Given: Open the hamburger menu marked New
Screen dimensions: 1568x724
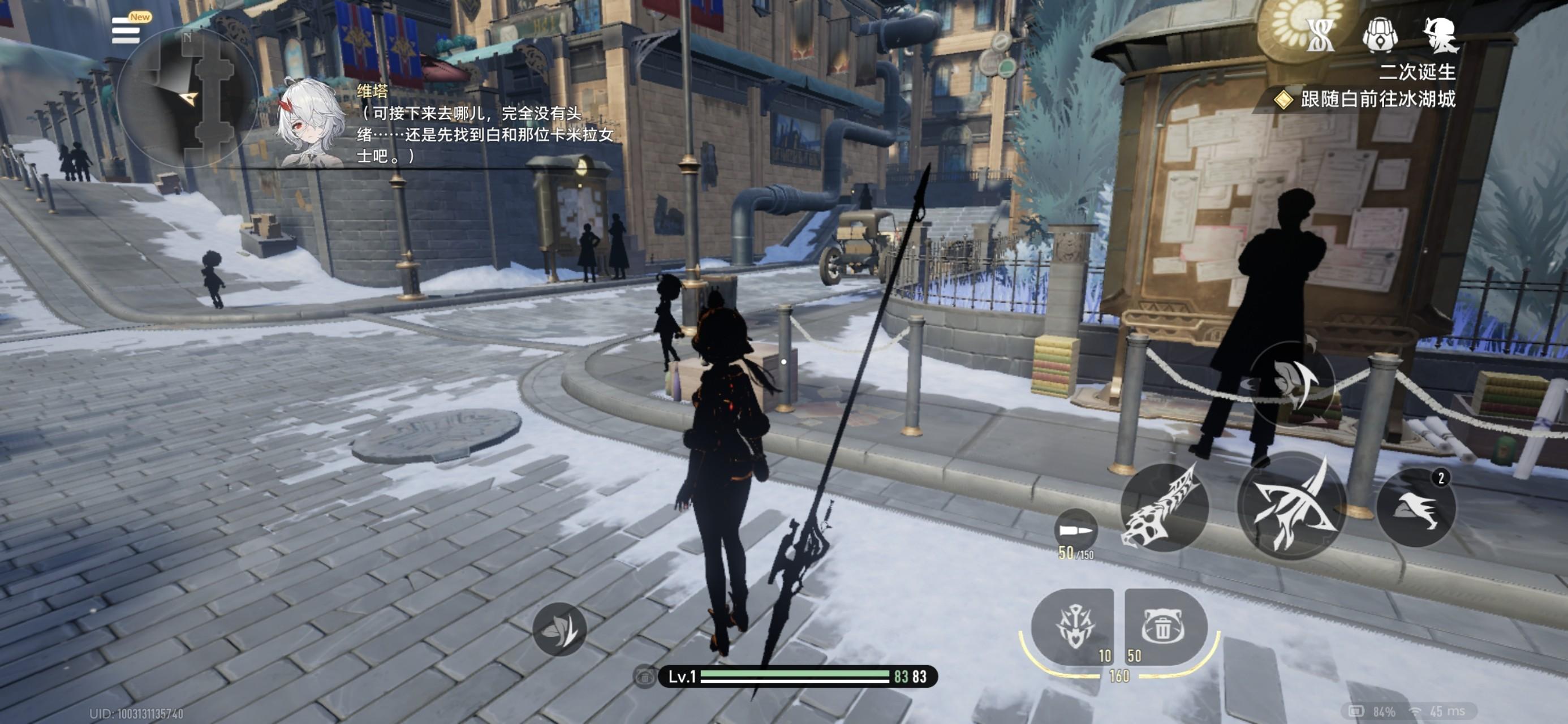Looking at the screenshot, I should [x=127, y=30].
